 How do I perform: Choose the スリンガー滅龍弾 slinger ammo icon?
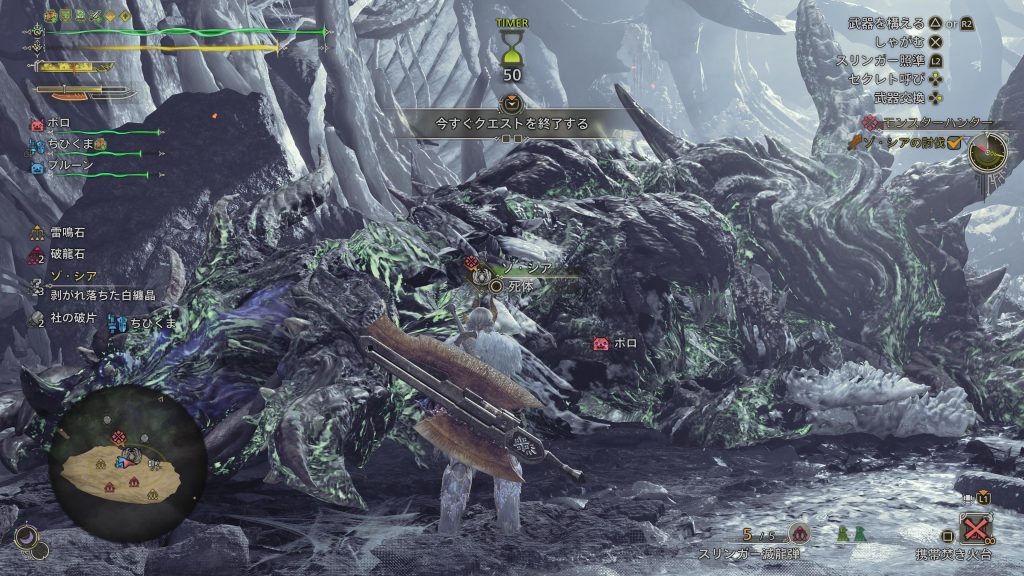[x=798, y=534]
